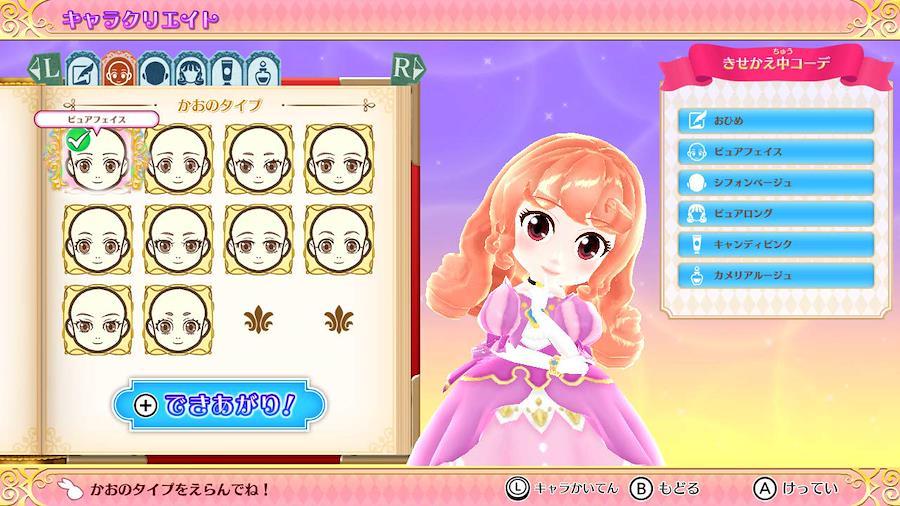The height and width of the screenshot is (506, 900).
Task: Choose the ピュアロング hairstyle row
Action: tap(776, 213)
